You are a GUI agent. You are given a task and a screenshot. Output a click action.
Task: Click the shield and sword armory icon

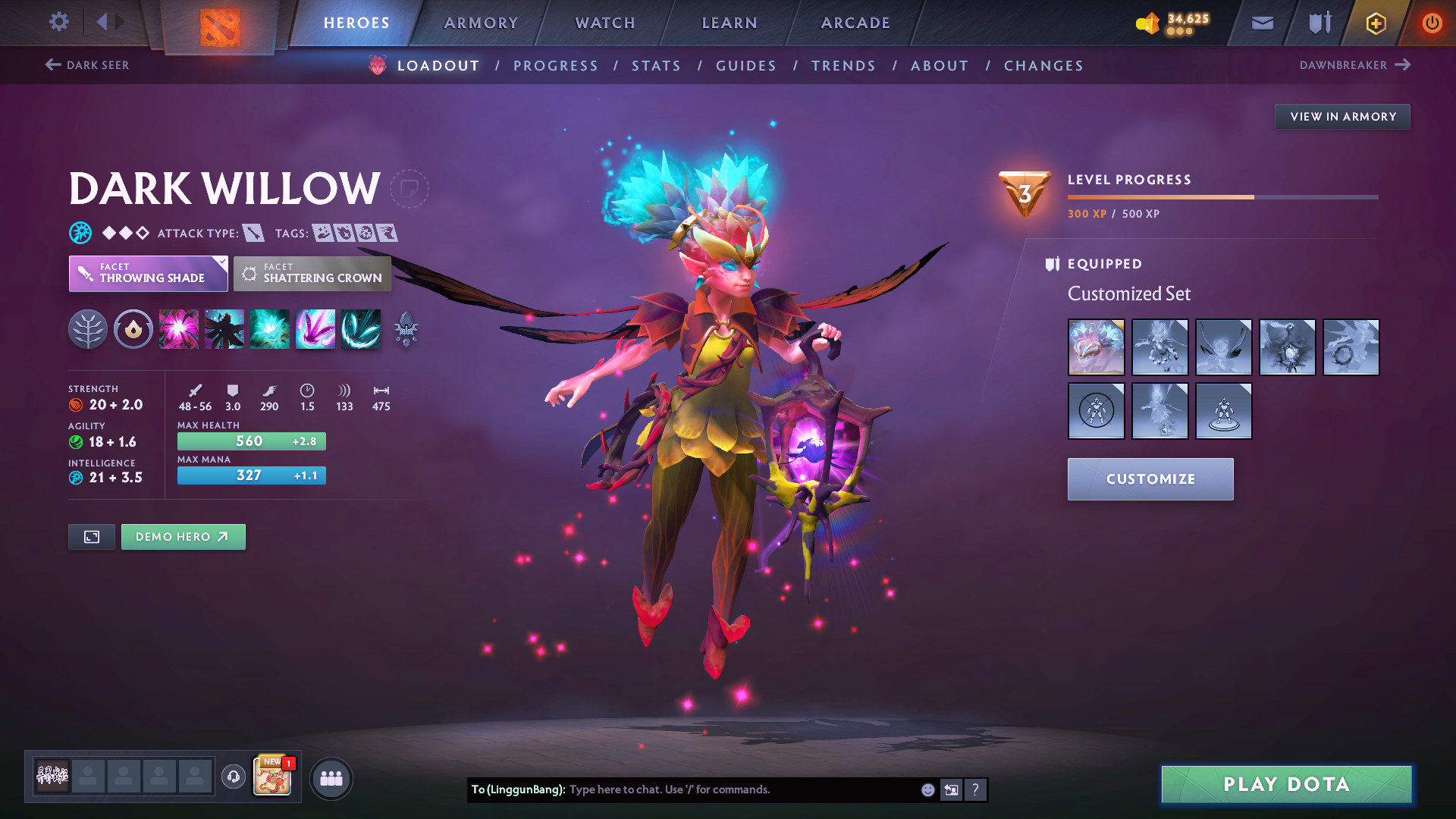pos(1318,23)
